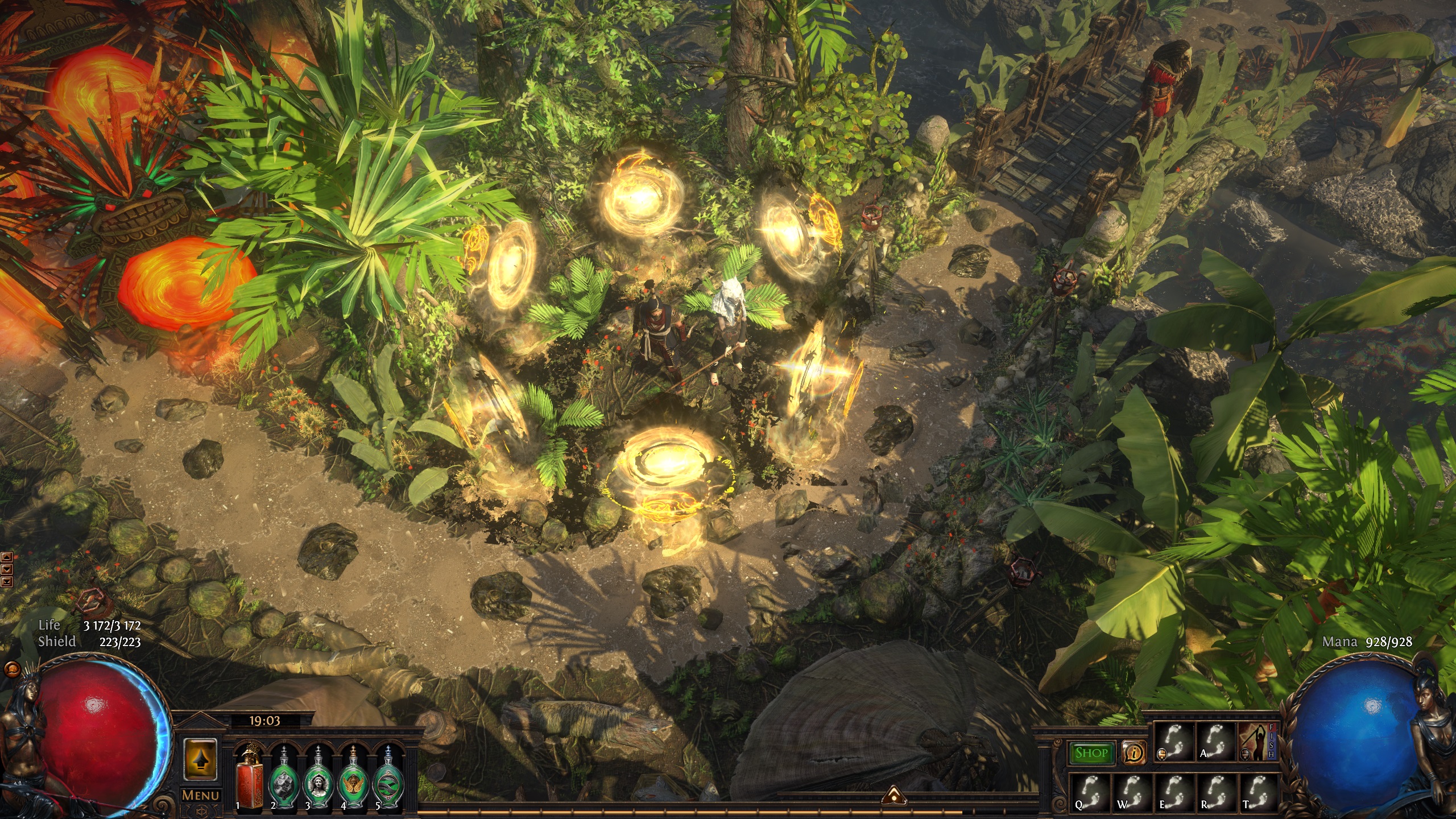Screen dimensions: 1456x819
Task: Click the chat scroll-up arrow button
Action: click(x=7, y=558)
